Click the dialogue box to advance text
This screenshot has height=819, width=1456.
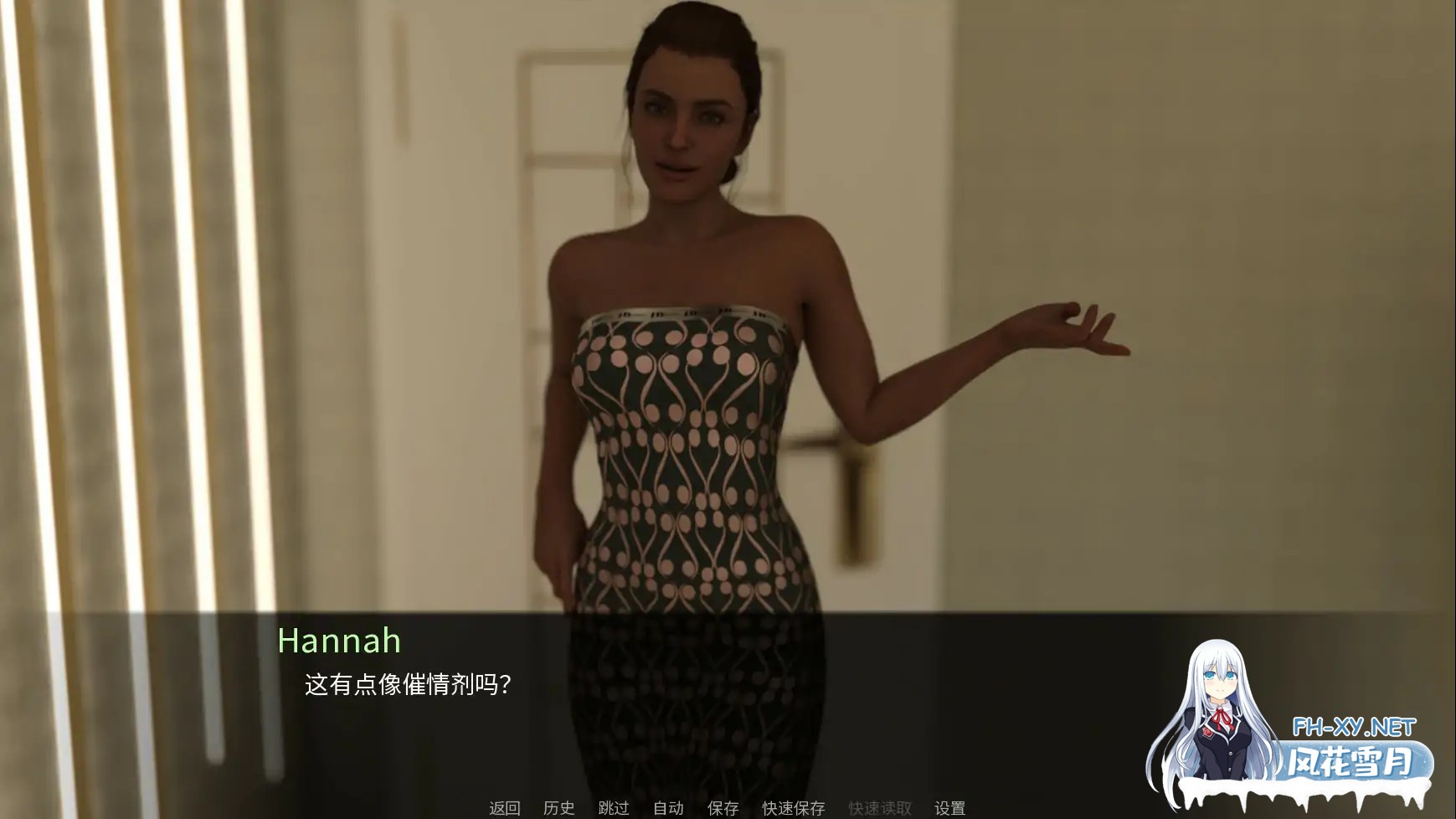728,703
